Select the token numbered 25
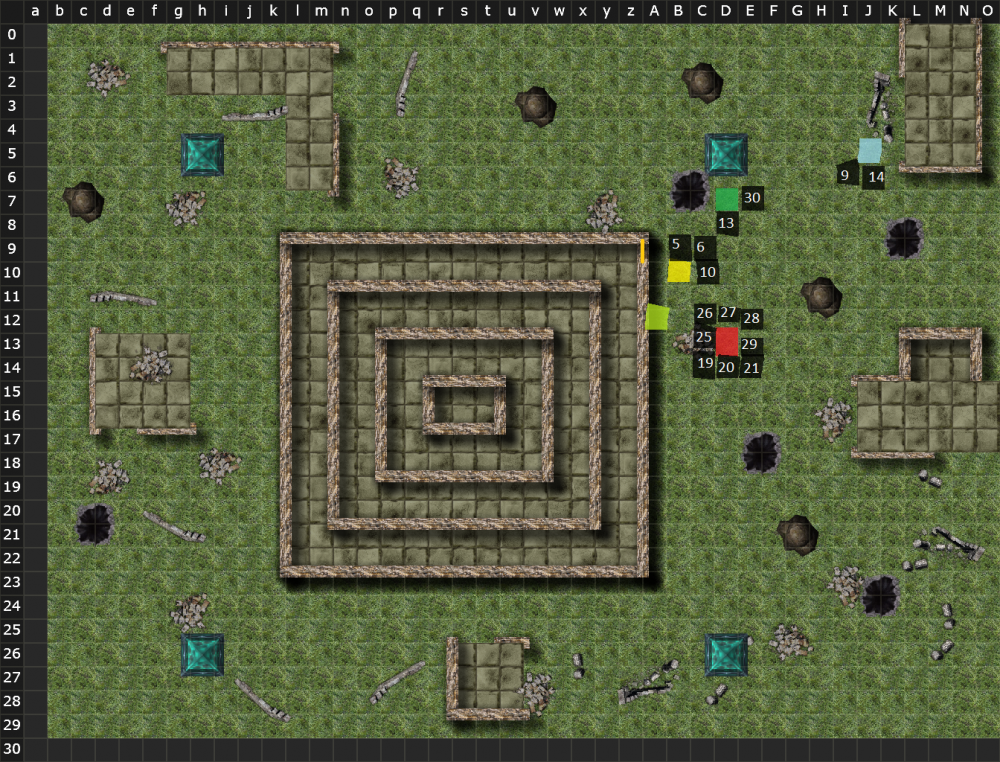 click(x=703, y=338)
